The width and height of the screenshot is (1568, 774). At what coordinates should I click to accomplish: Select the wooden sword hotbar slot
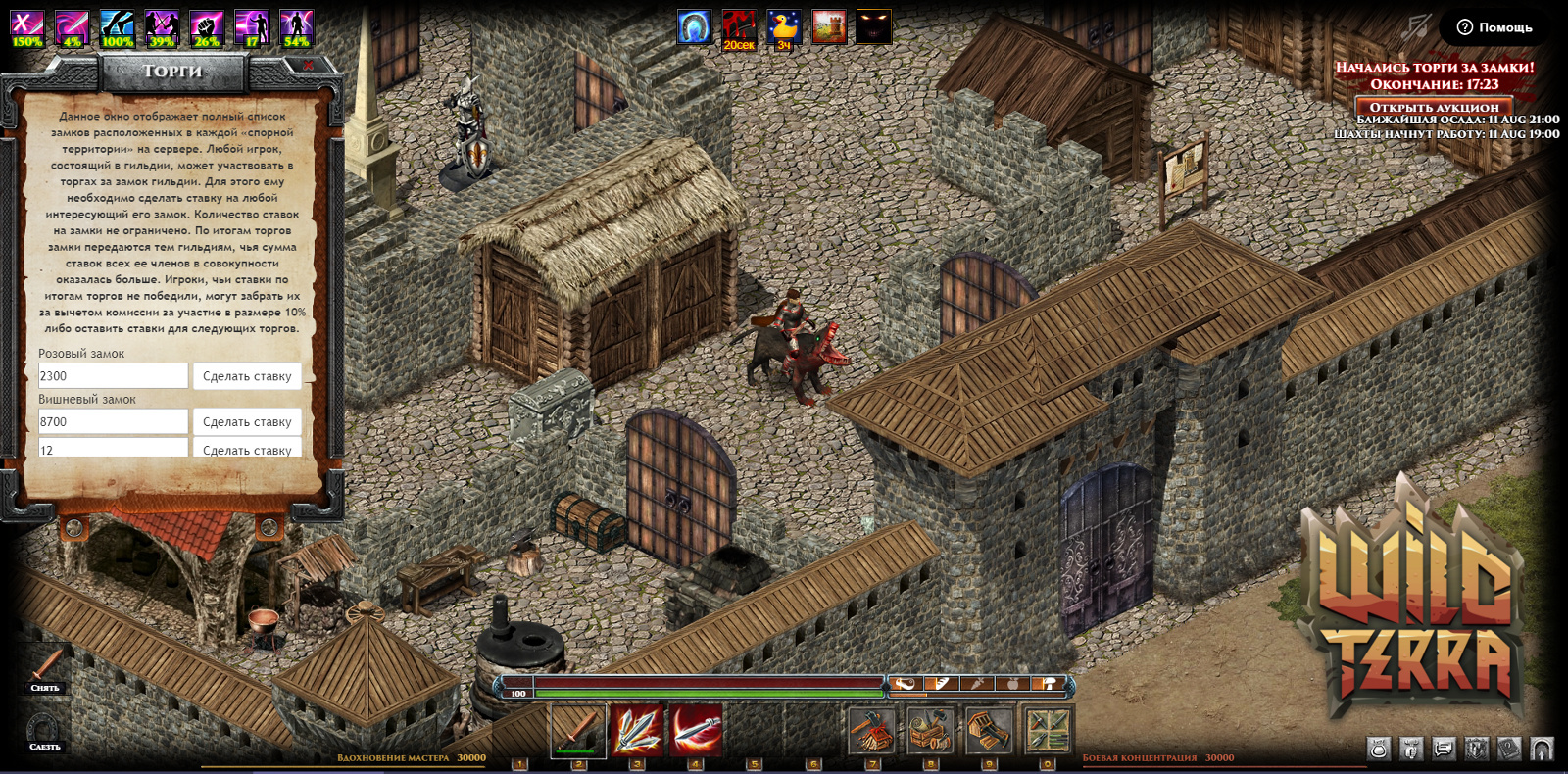pos(578,730)
